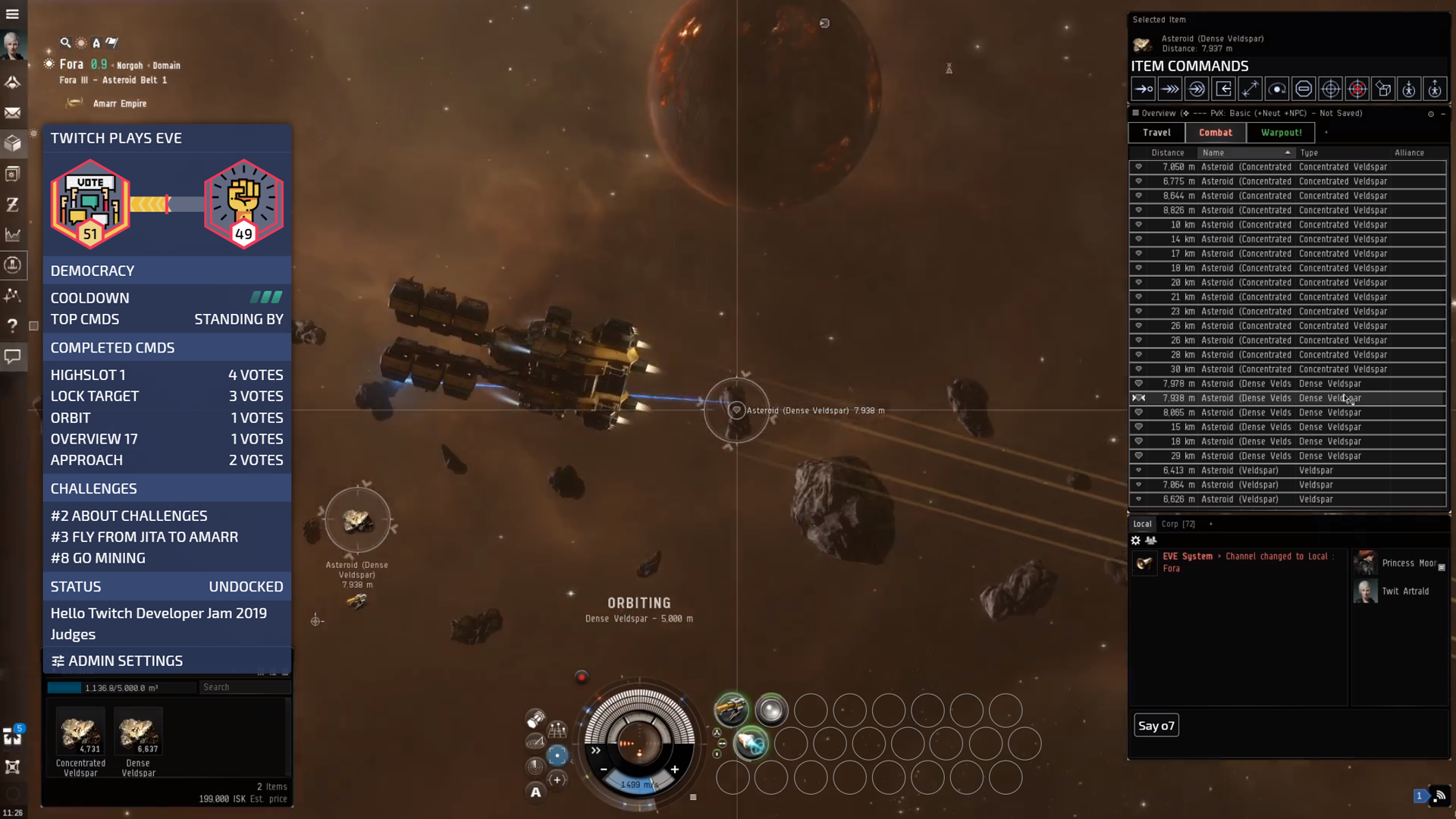
Task: Switch to the Travel overview tab
Action: pos(1156,133)
